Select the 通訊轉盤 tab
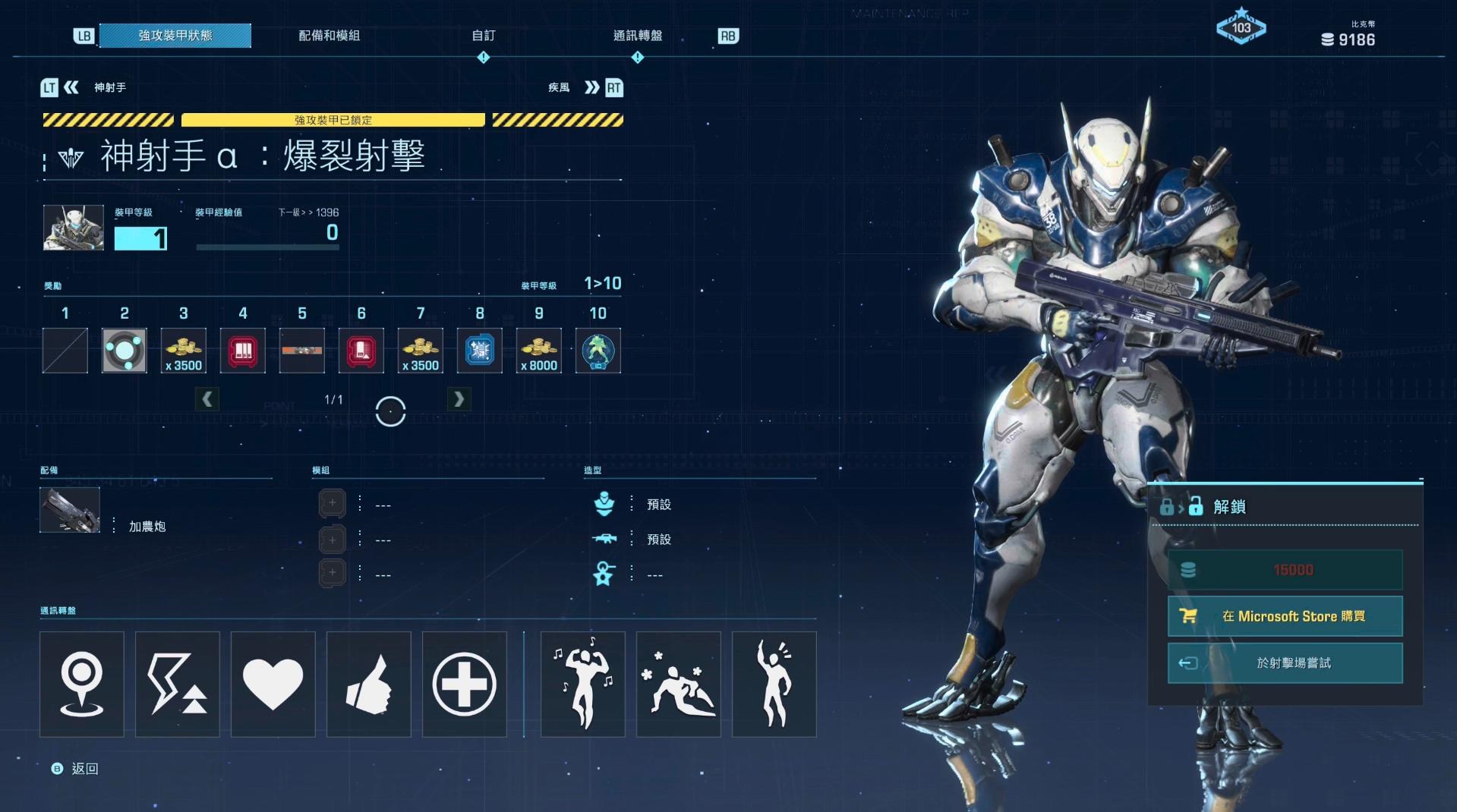 [x=637, y=36]
